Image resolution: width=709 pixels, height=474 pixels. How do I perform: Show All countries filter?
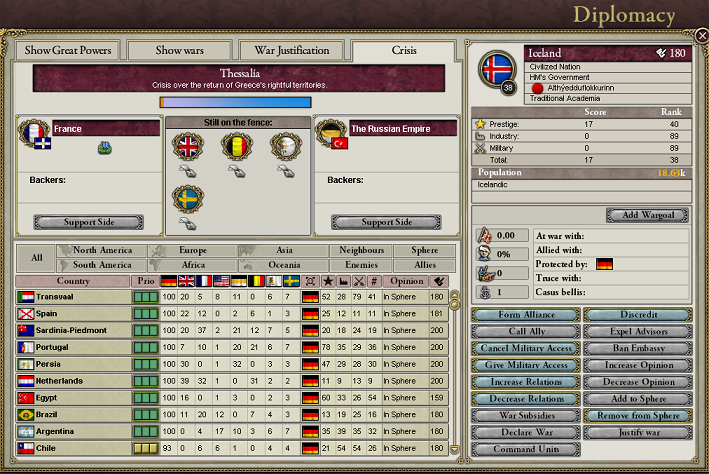37,258
